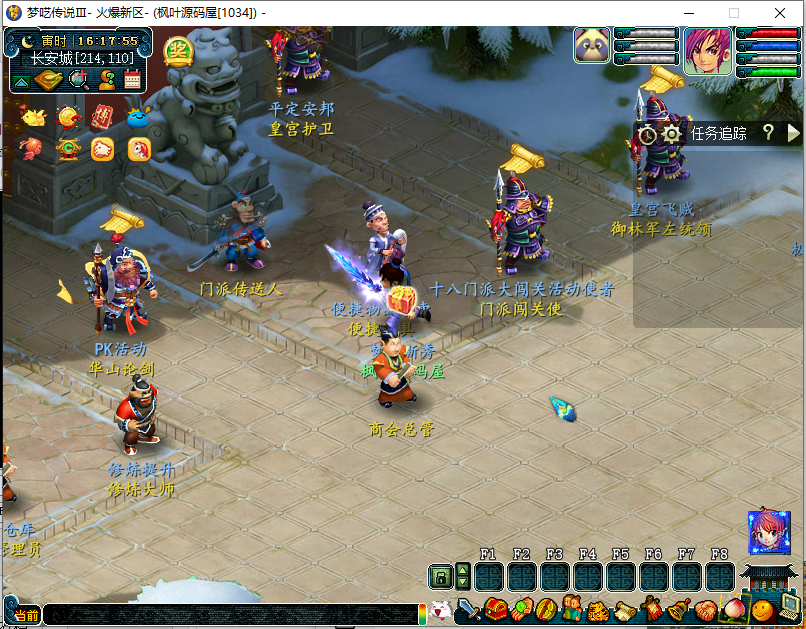Open the tiger head icon in toolbar
806x629 pixels.
tap(599, 609)
